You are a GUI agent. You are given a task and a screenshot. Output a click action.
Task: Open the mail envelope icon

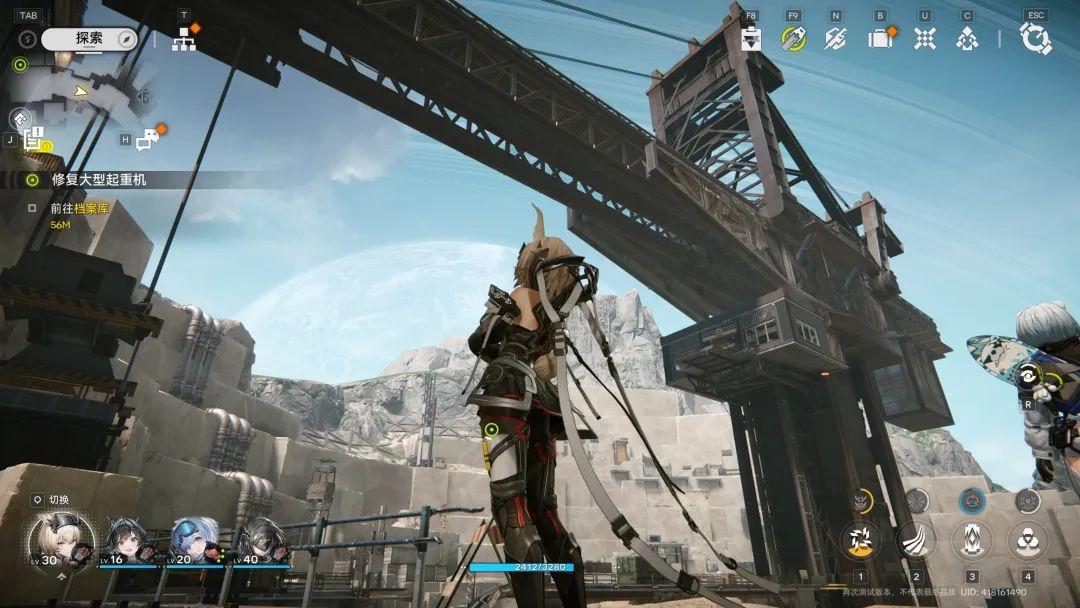pos(836,38)
